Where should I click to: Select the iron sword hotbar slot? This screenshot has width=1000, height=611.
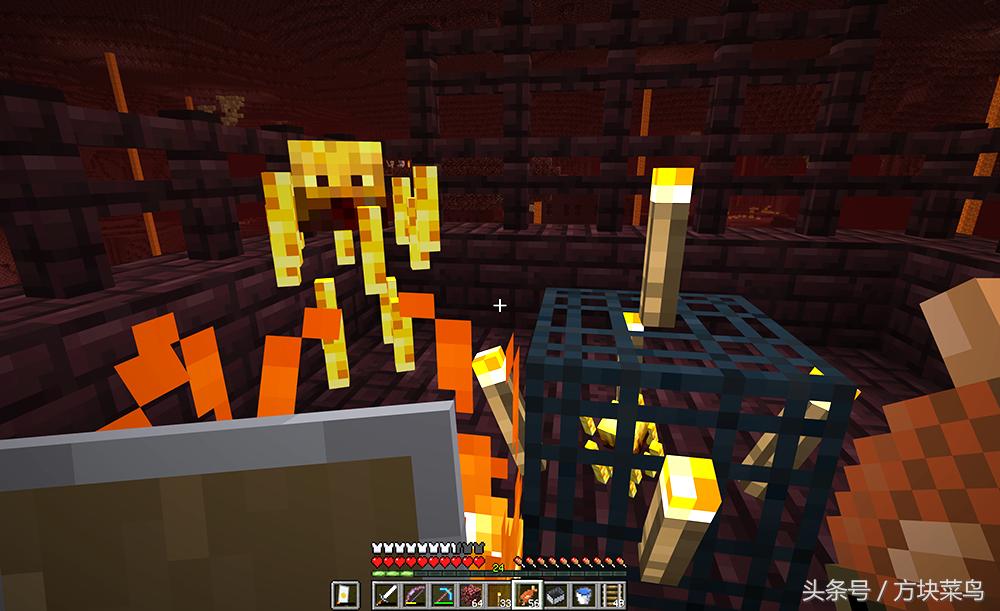coord(386,595)
